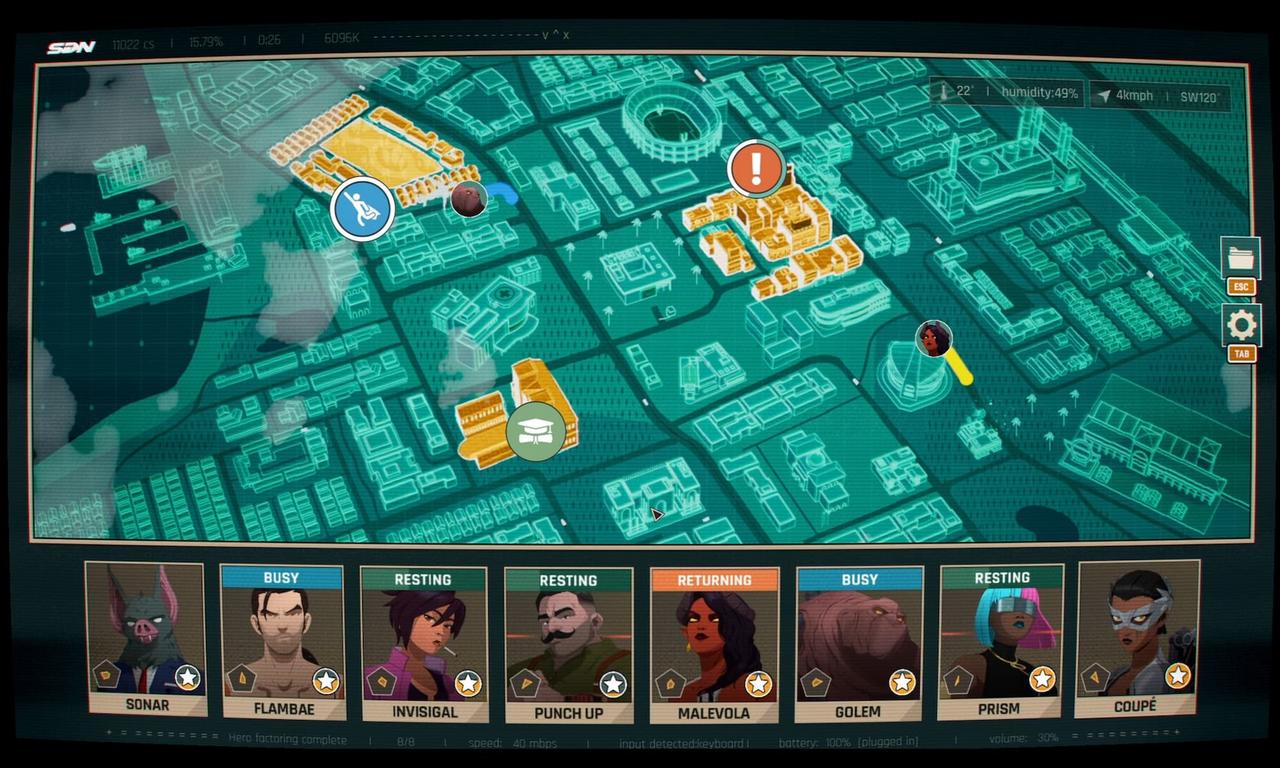Click the RESTING banner on Prism's card
This screenshot has width=1280, height=768.
point(1002,578)
